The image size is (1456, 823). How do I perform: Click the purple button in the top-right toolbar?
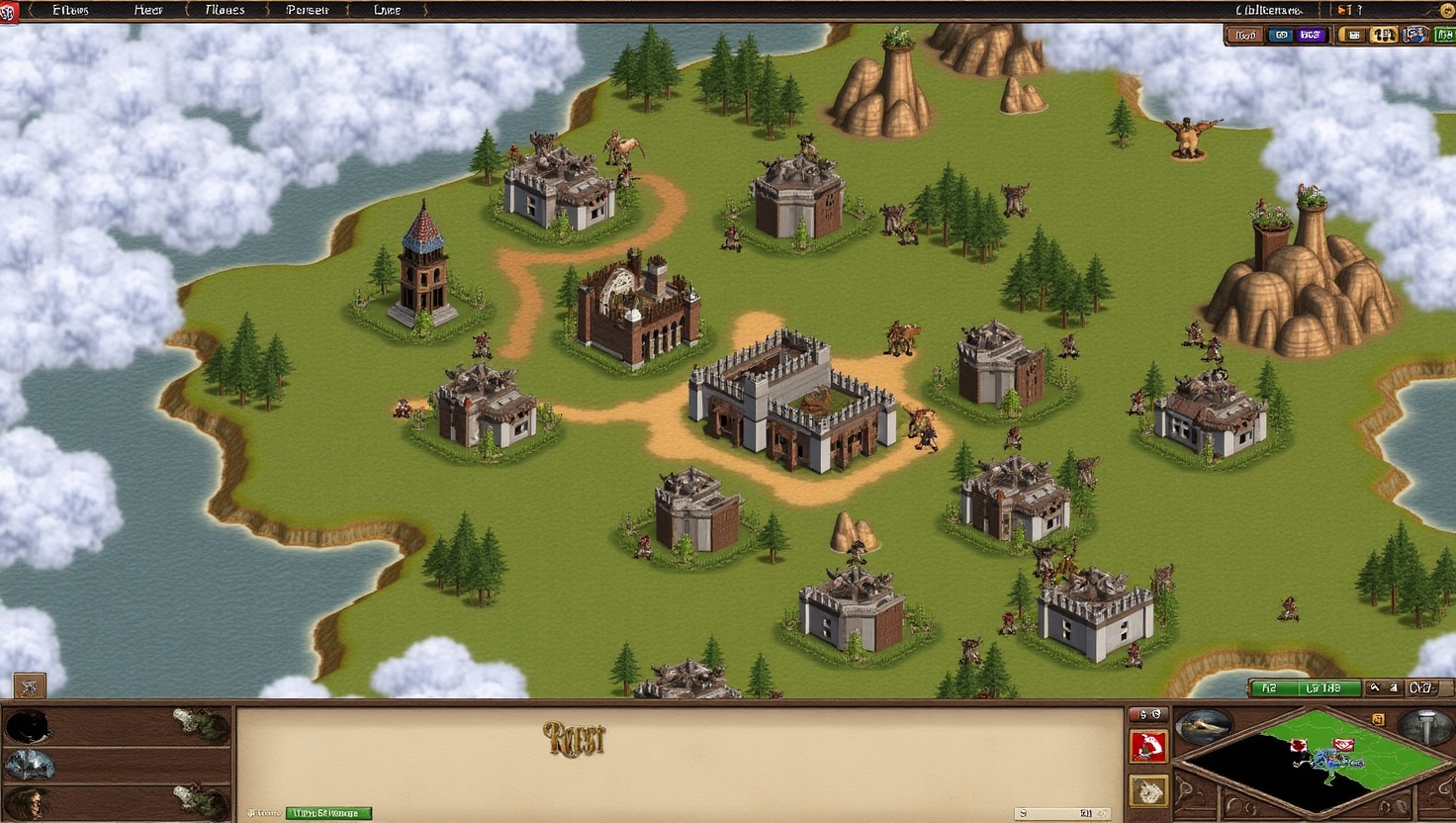(x=1311, y=36)
